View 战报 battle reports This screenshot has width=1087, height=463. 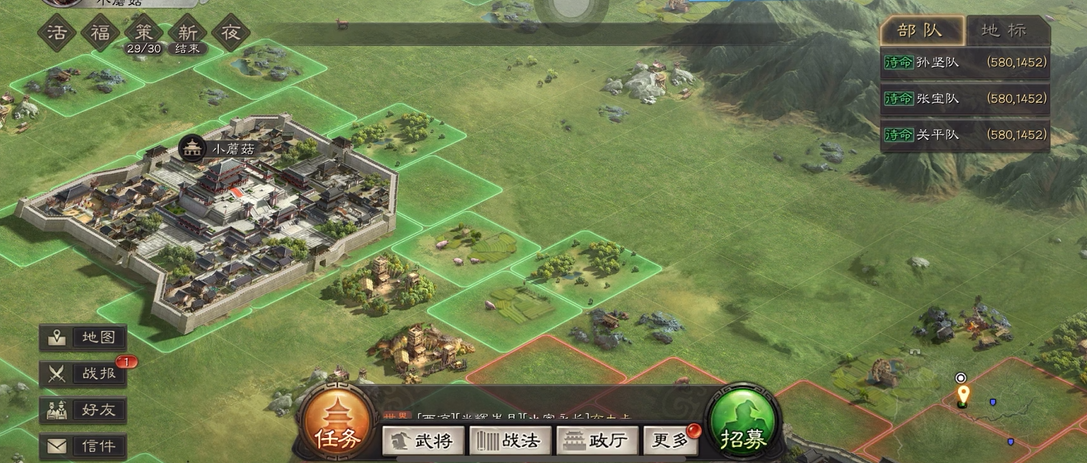tap(83, 374)
